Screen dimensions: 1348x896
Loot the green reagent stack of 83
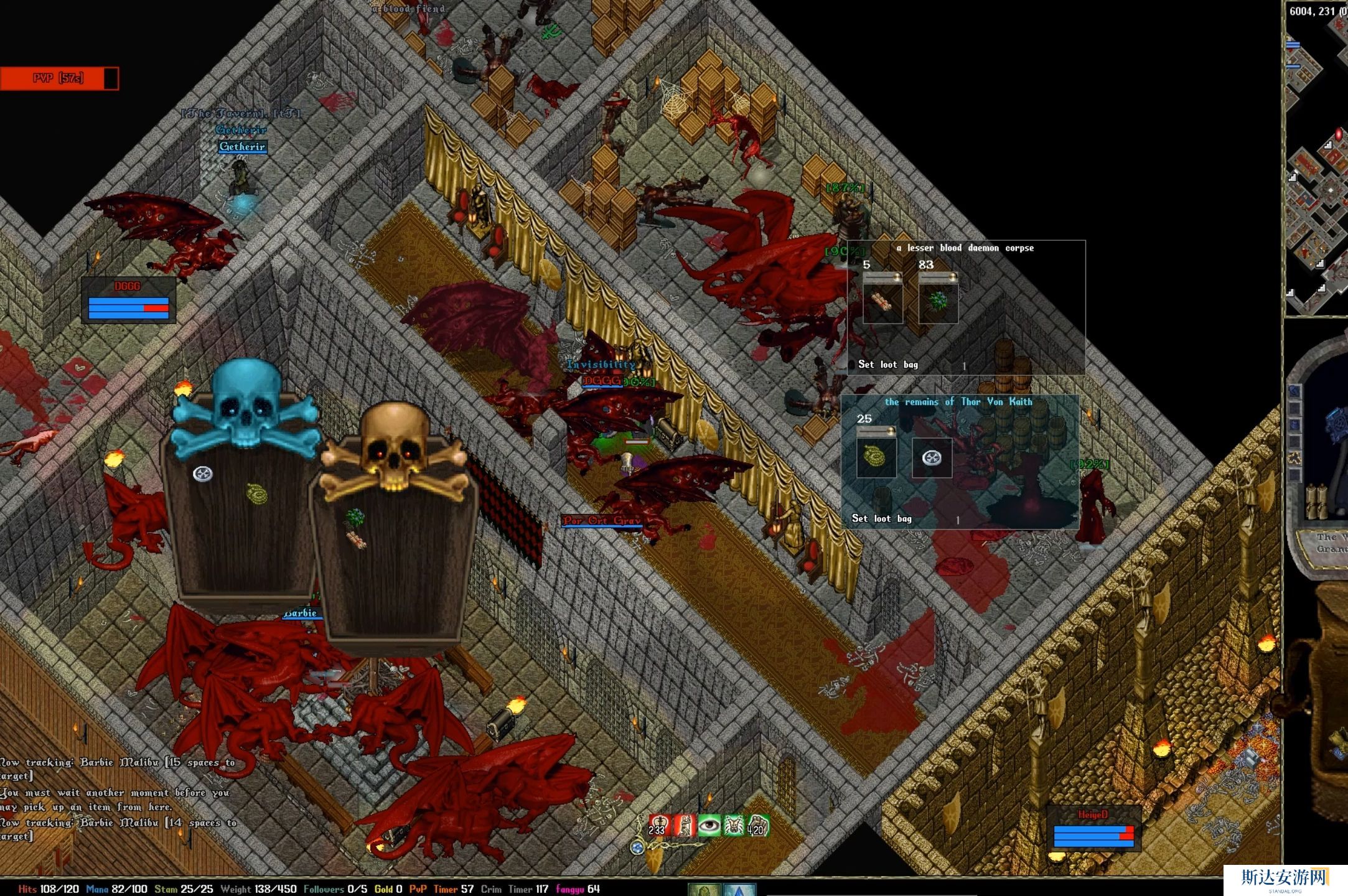click(x=938, y=302)
